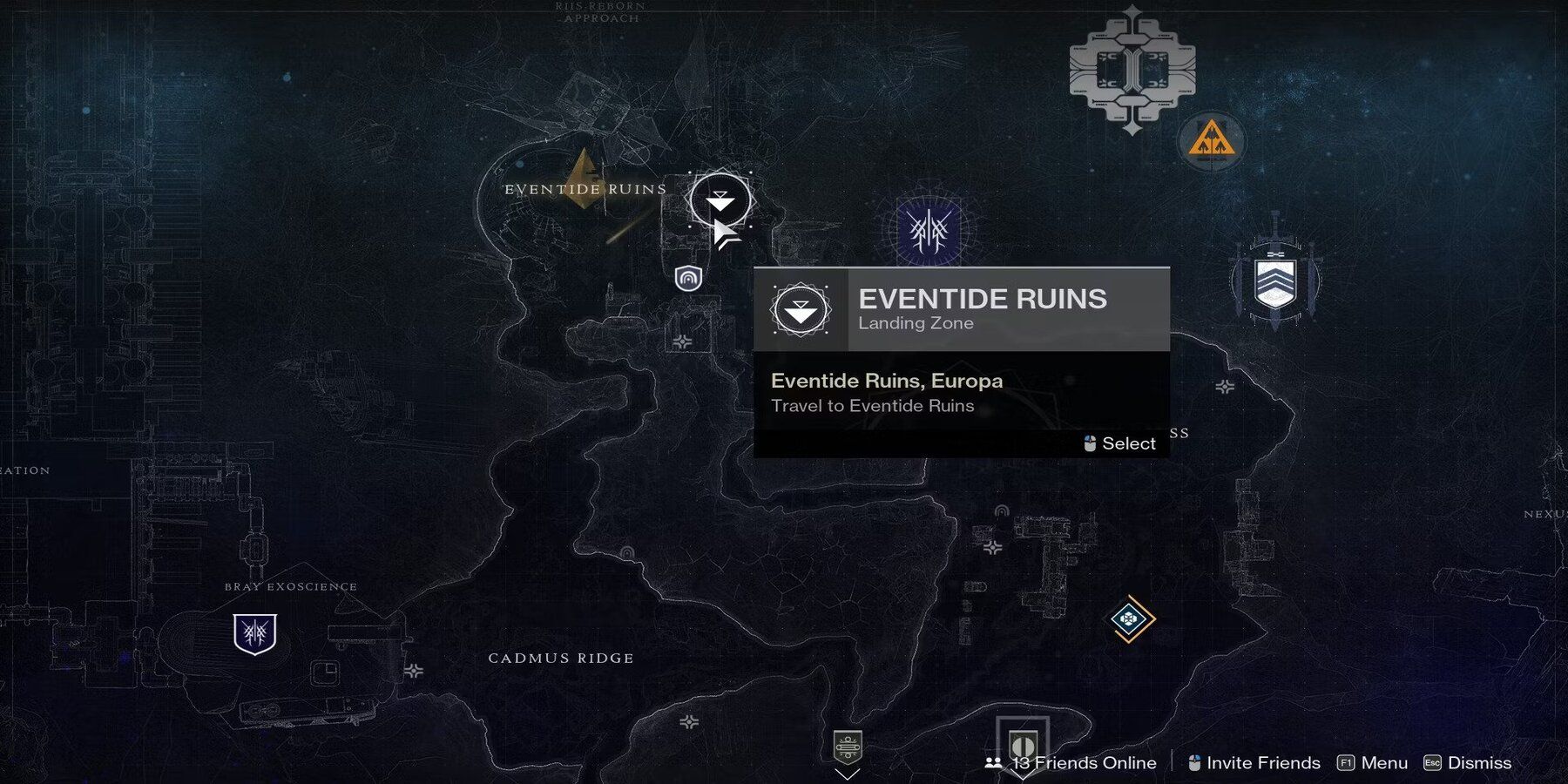1568x784 pixels.
Task: Open the destination crest above Friends Online
Action: point(1023,744)
